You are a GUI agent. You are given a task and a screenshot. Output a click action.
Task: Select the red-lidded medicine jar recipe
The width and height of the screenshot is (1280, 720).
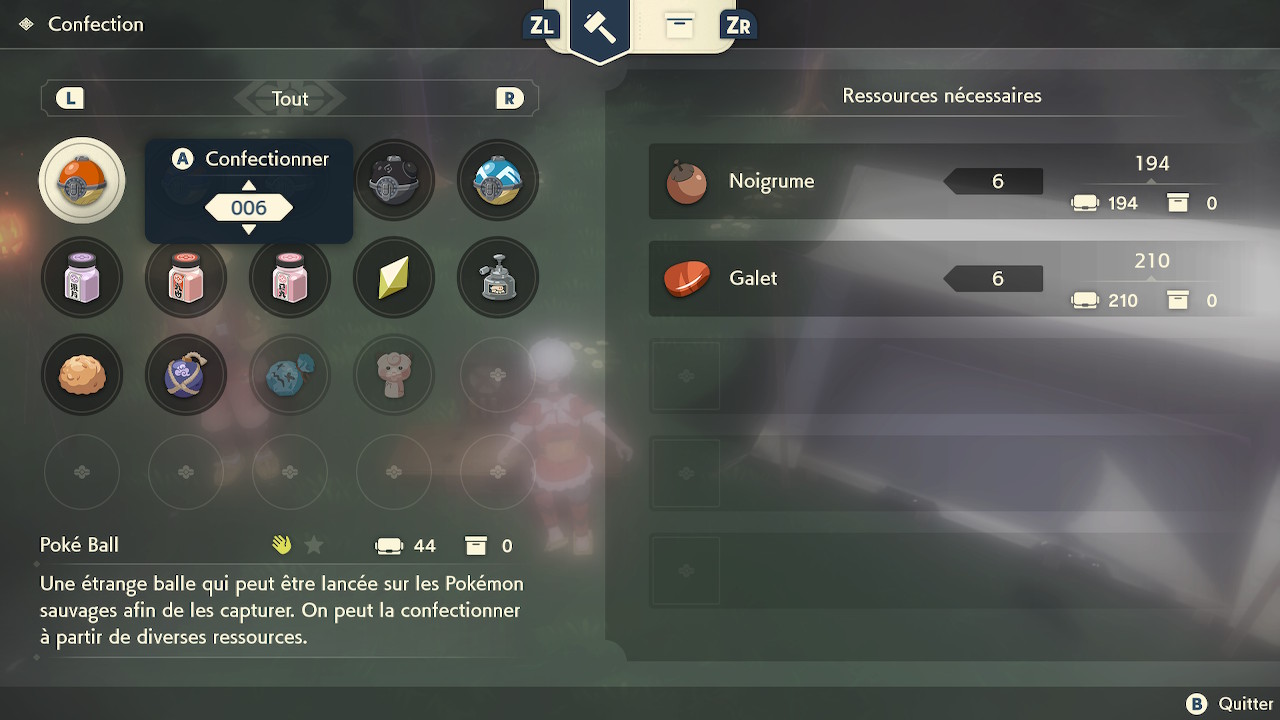pyautogui.click(x=186, y=278)
